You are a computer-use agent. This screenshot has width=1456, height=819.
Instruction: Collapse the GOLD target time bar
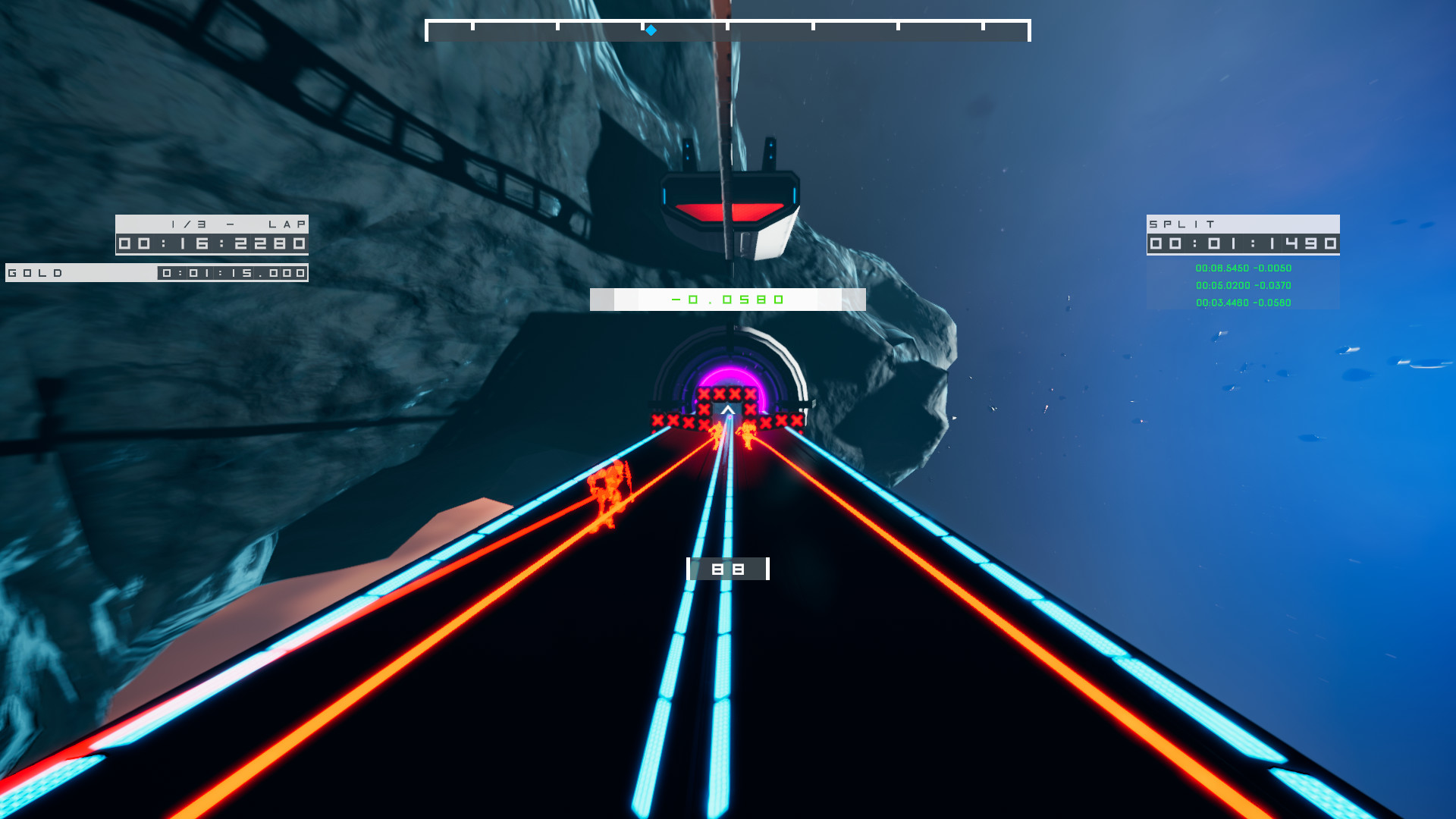point(155,272)
